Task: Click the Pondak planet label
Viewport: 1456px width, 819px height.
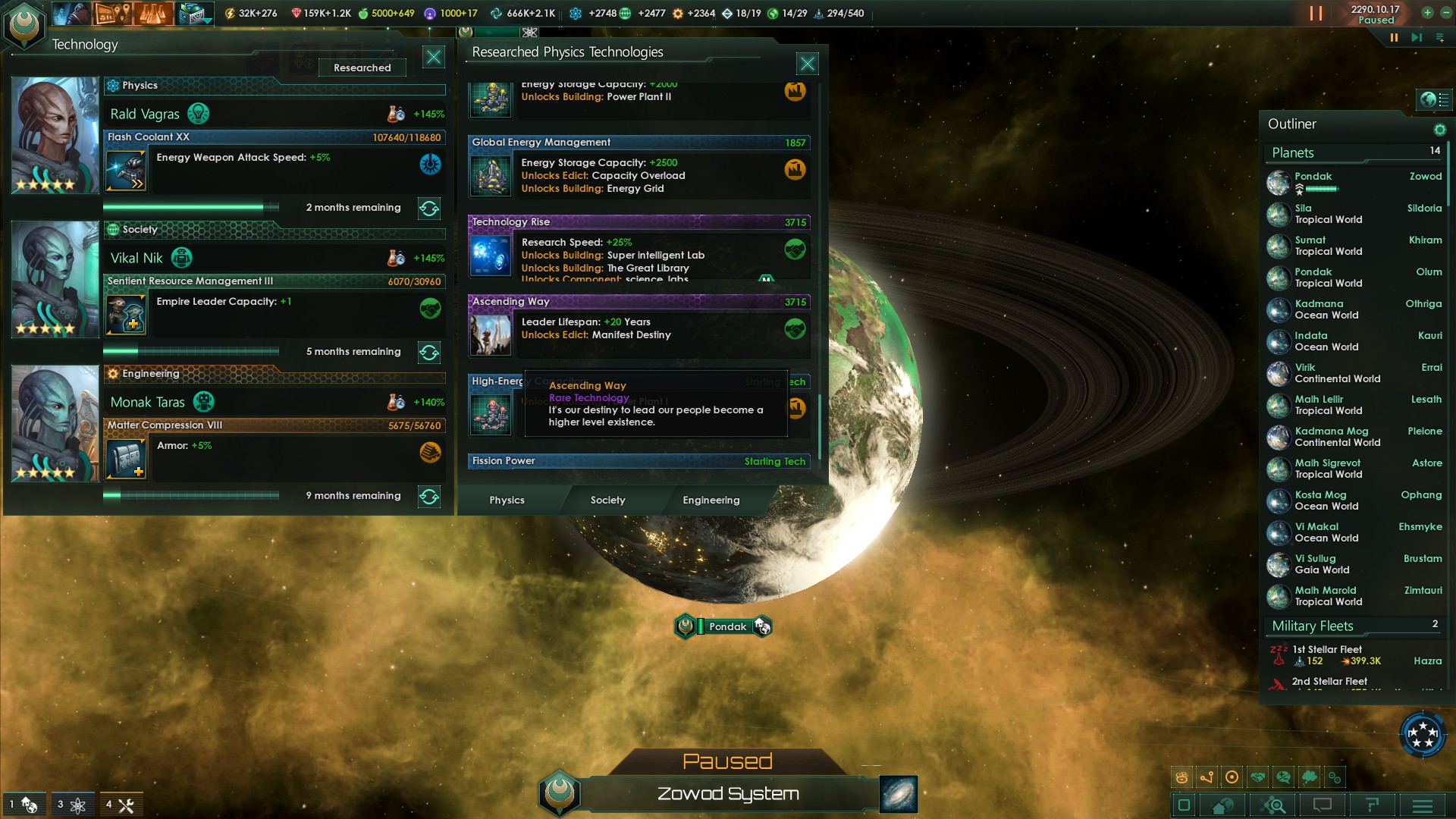Action: coord(726,626)
